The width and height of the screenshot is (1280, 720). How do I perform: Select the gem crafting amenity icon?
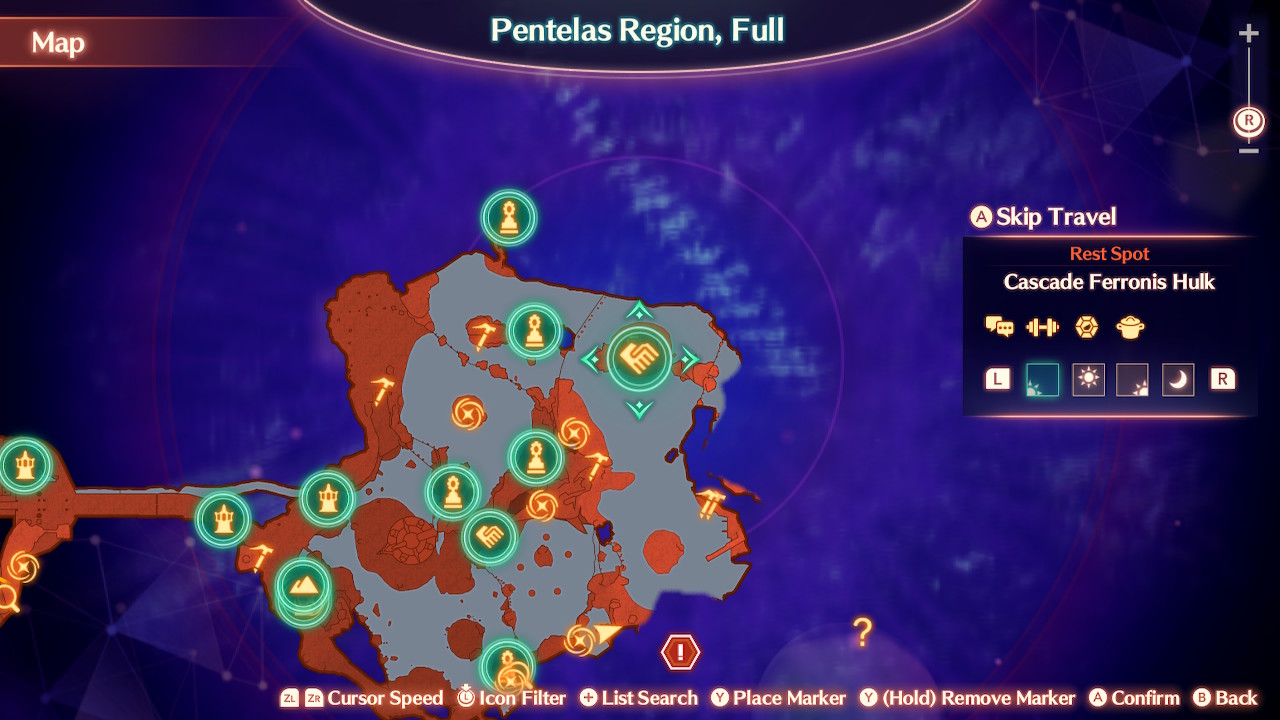click(1086, 327)
